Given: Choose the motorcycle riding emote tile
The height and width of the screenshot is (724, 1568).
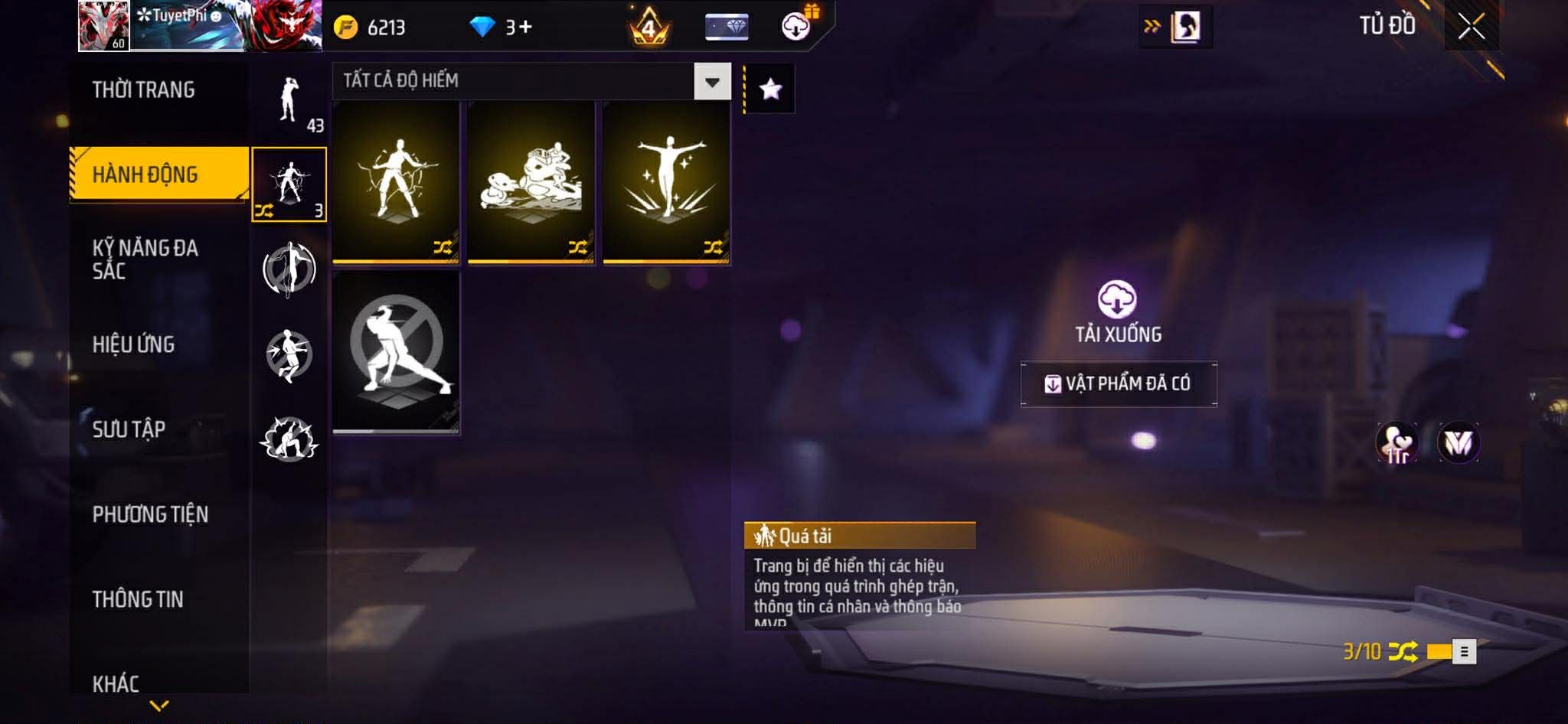Looking at the screenshot, I should [x=531, y=182].
